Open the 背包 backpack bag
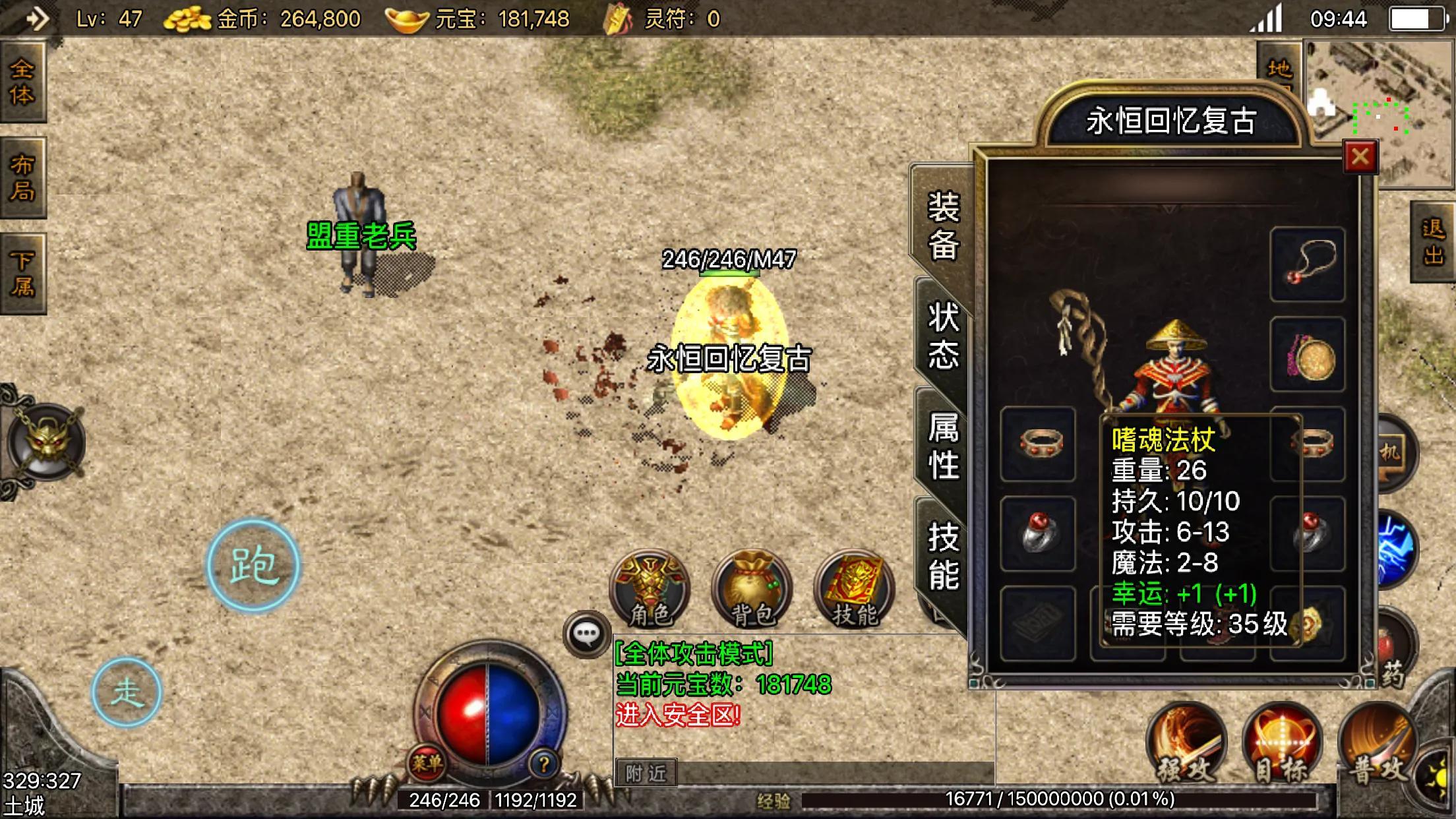The height and width of the screenshot is (819, 1456). (x=752, y=588)
